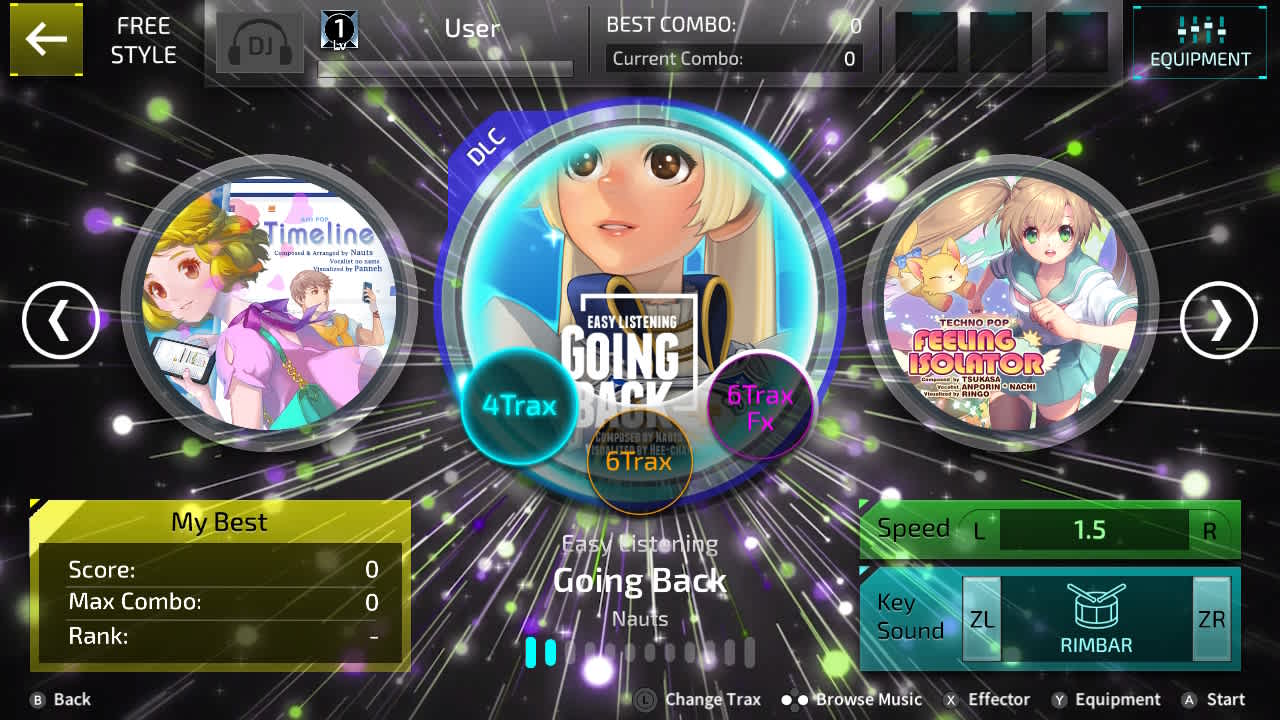Screen dimensions: 1280x720
Task: Click the yellow back arrow icon
Action: point(46,40)
